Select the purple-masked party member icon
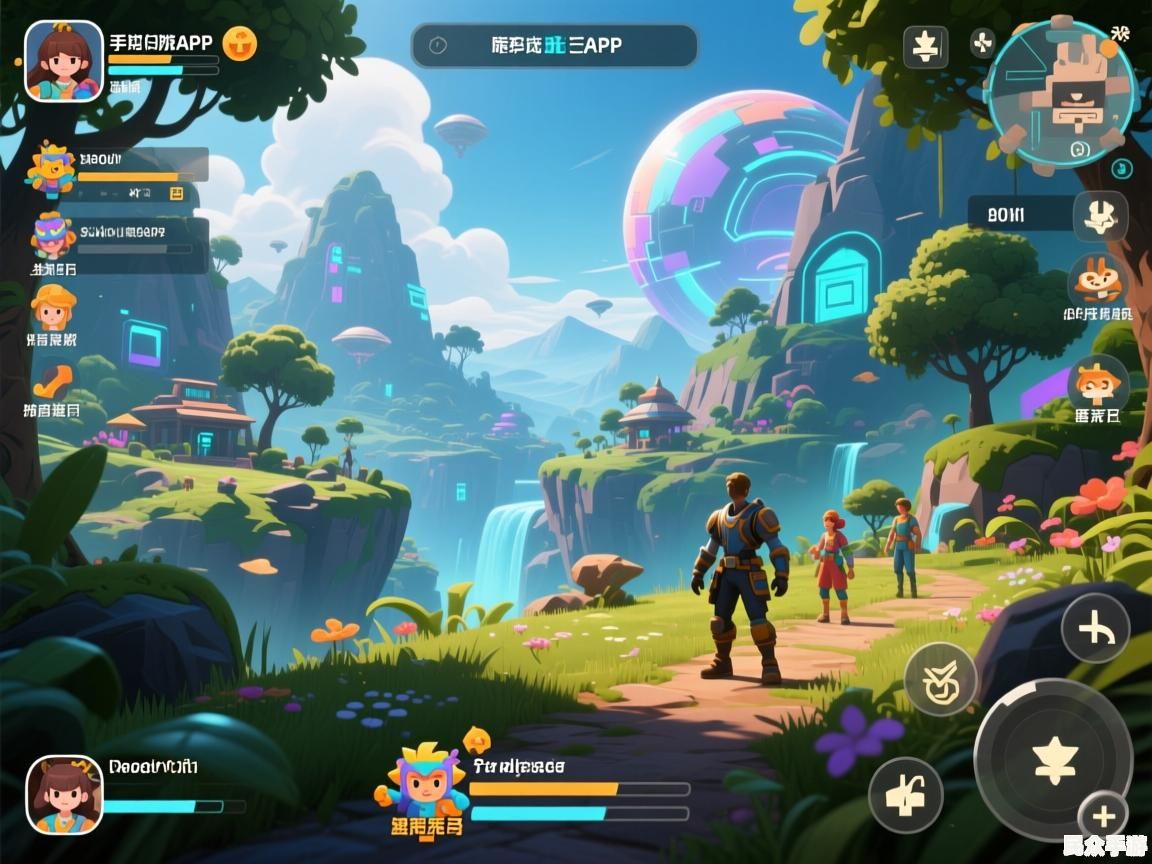 [52, 236]
